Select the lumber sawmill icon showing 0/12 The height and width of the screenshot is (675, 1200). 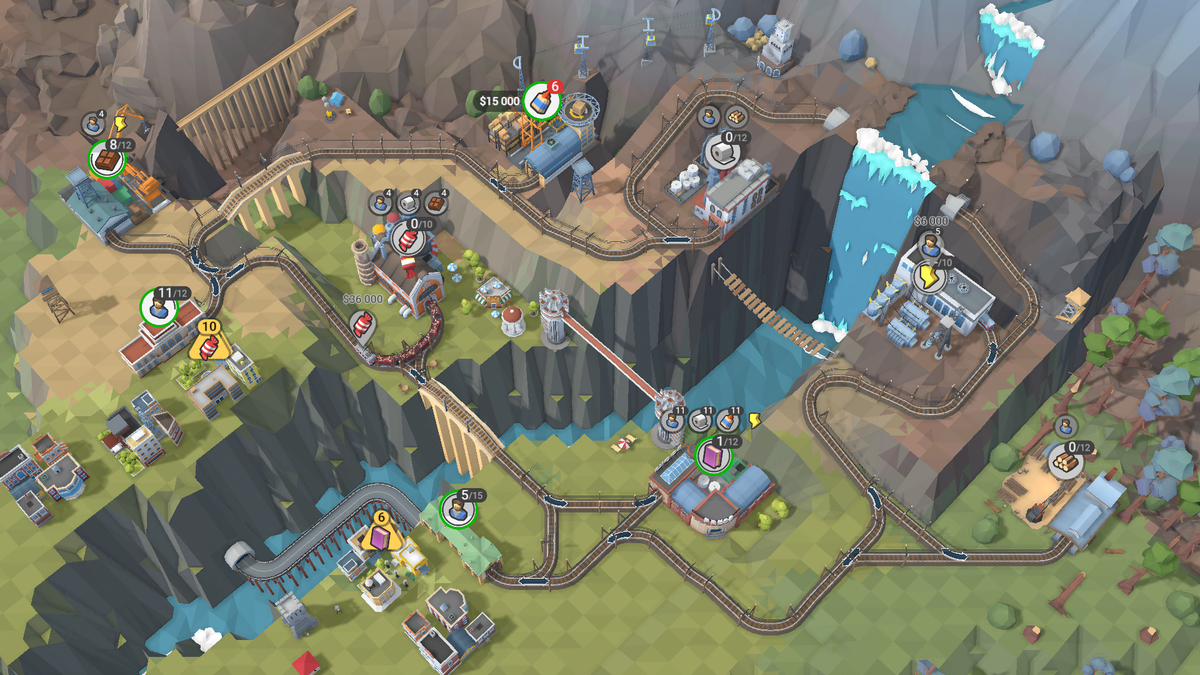click(1066, 461)
